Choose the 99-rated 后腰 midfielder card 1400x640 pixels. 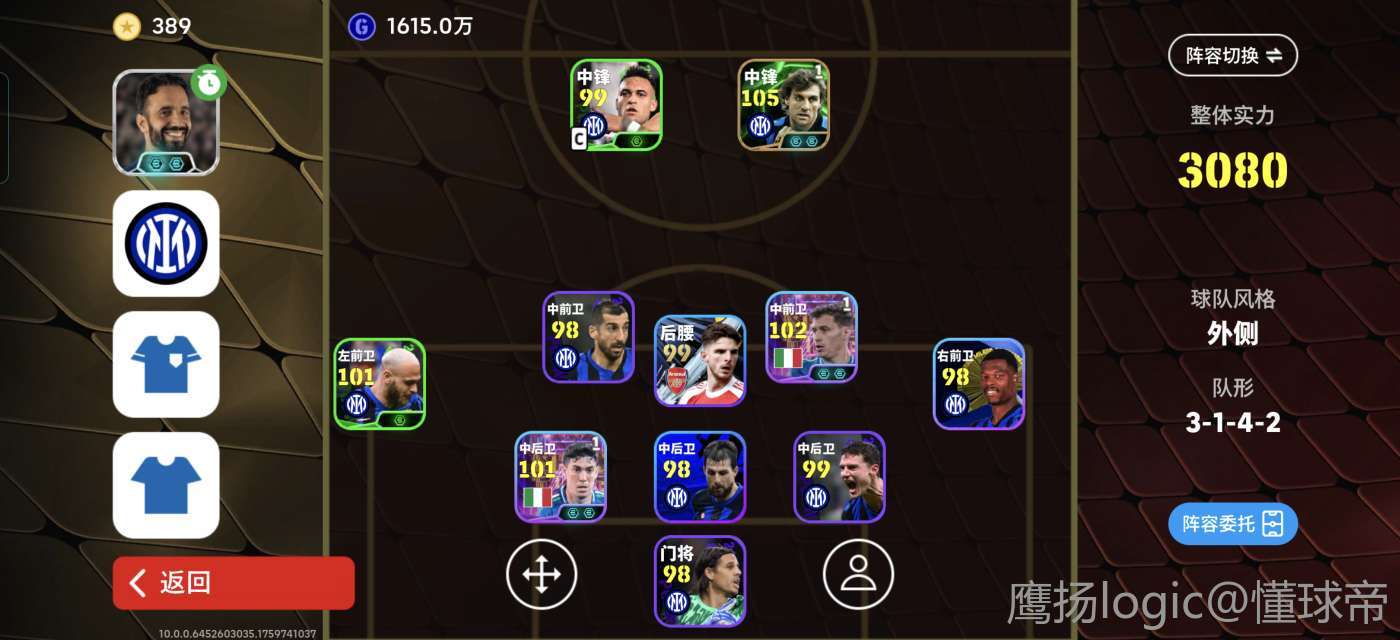[x=700, y=360]
